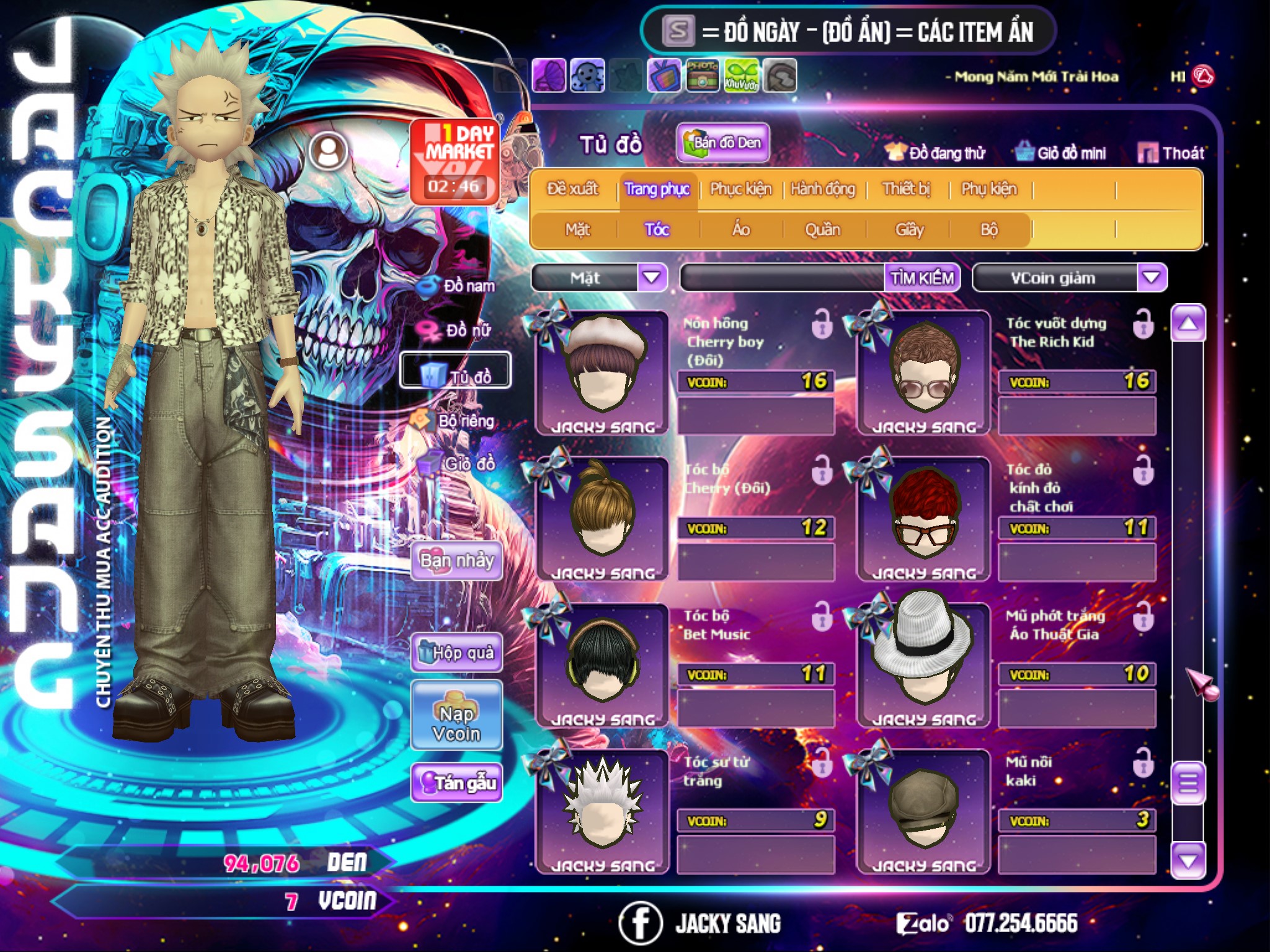Exit the wardrobe with Thoát
The width and height of the screenshot is (1270, 952).
pyautogui.click(x=1171, y=153)
